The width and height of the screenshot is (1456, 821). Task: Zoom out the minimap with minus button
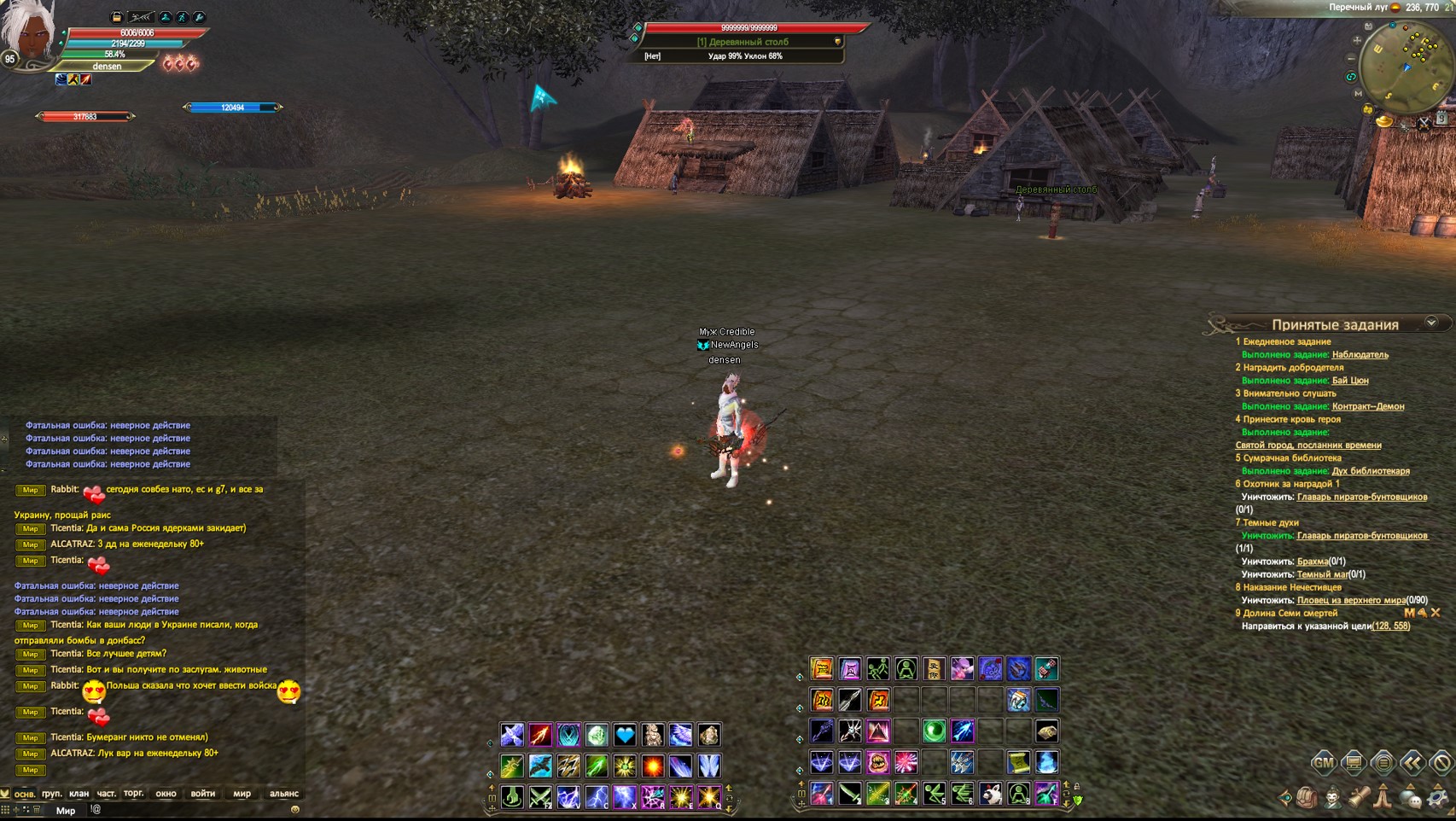tap(1351, 58)
